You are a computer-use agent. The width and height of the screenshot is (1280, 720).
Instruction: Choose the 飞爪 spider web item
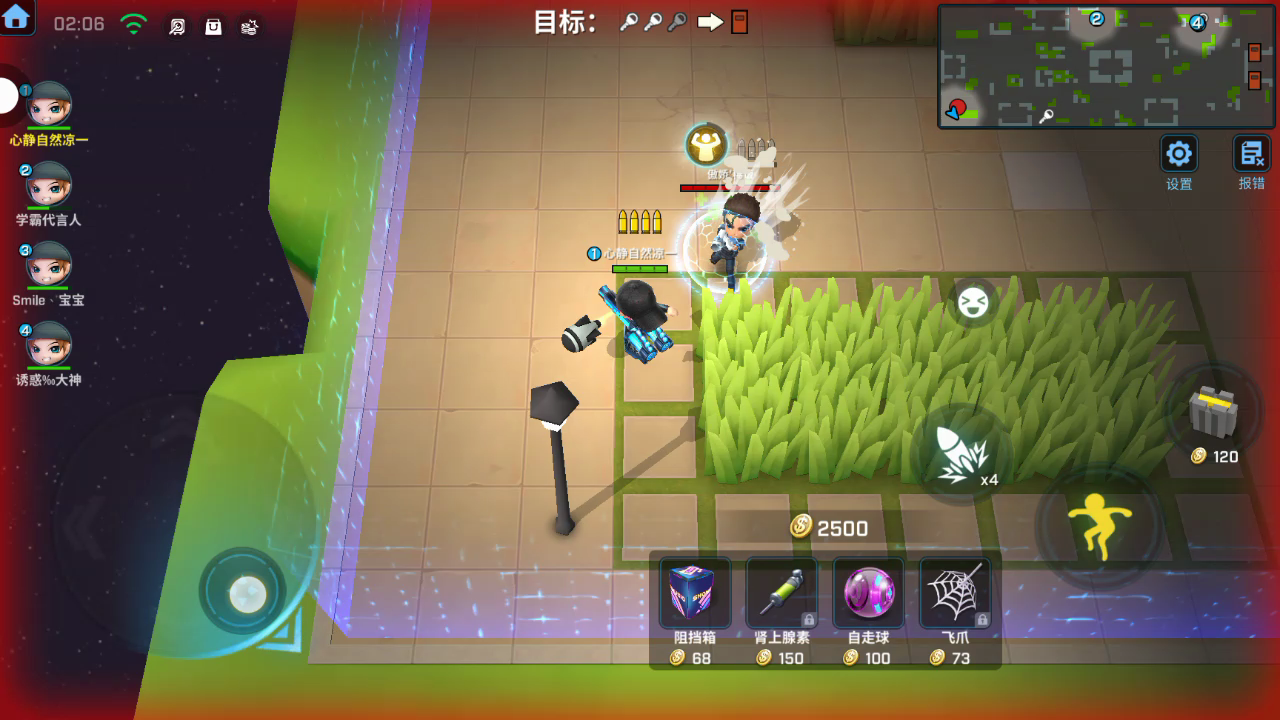tap(954, 593)
